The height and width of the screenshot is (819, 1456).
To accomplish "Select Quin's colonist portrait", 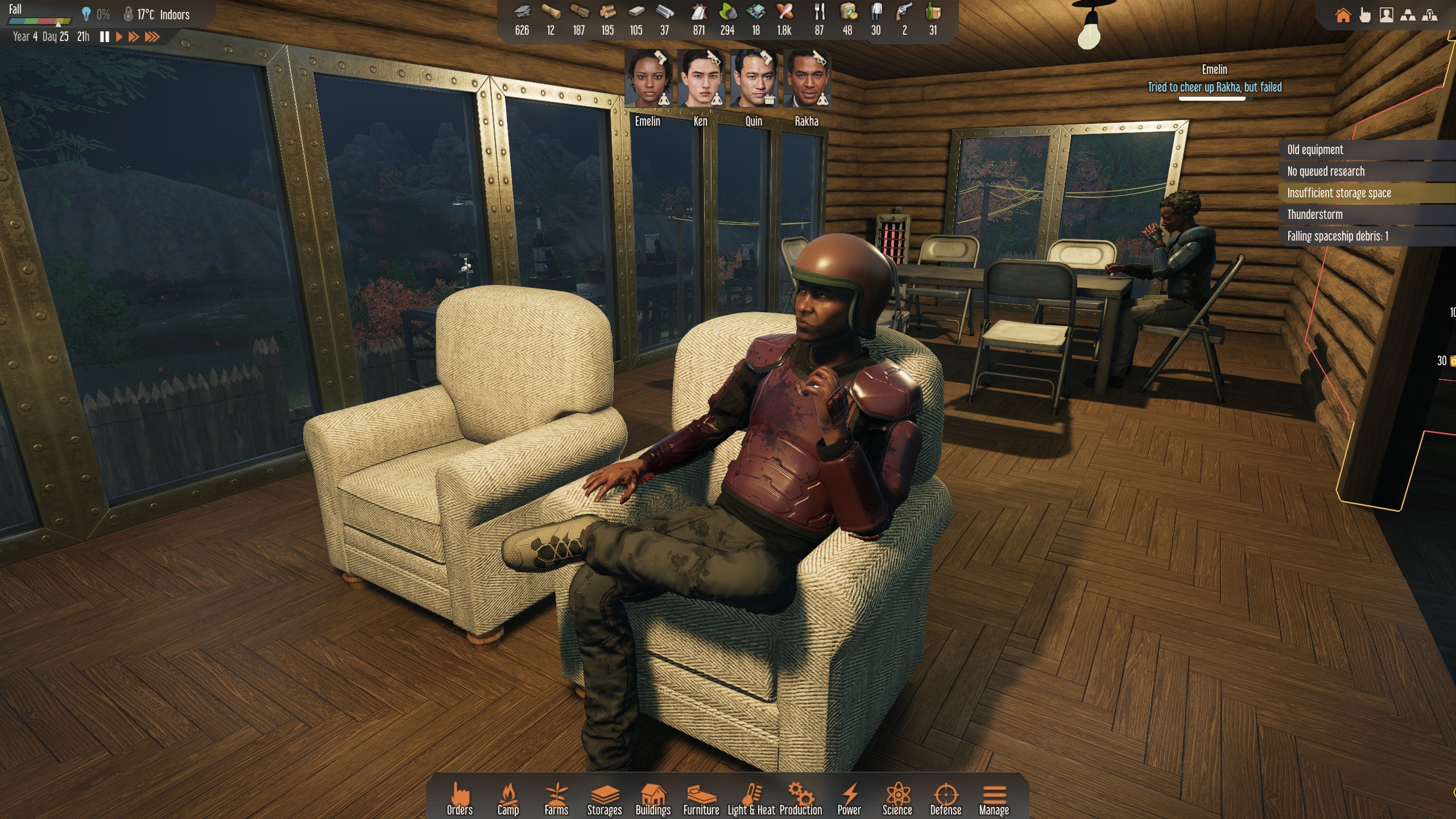I will tap(754, 79).
